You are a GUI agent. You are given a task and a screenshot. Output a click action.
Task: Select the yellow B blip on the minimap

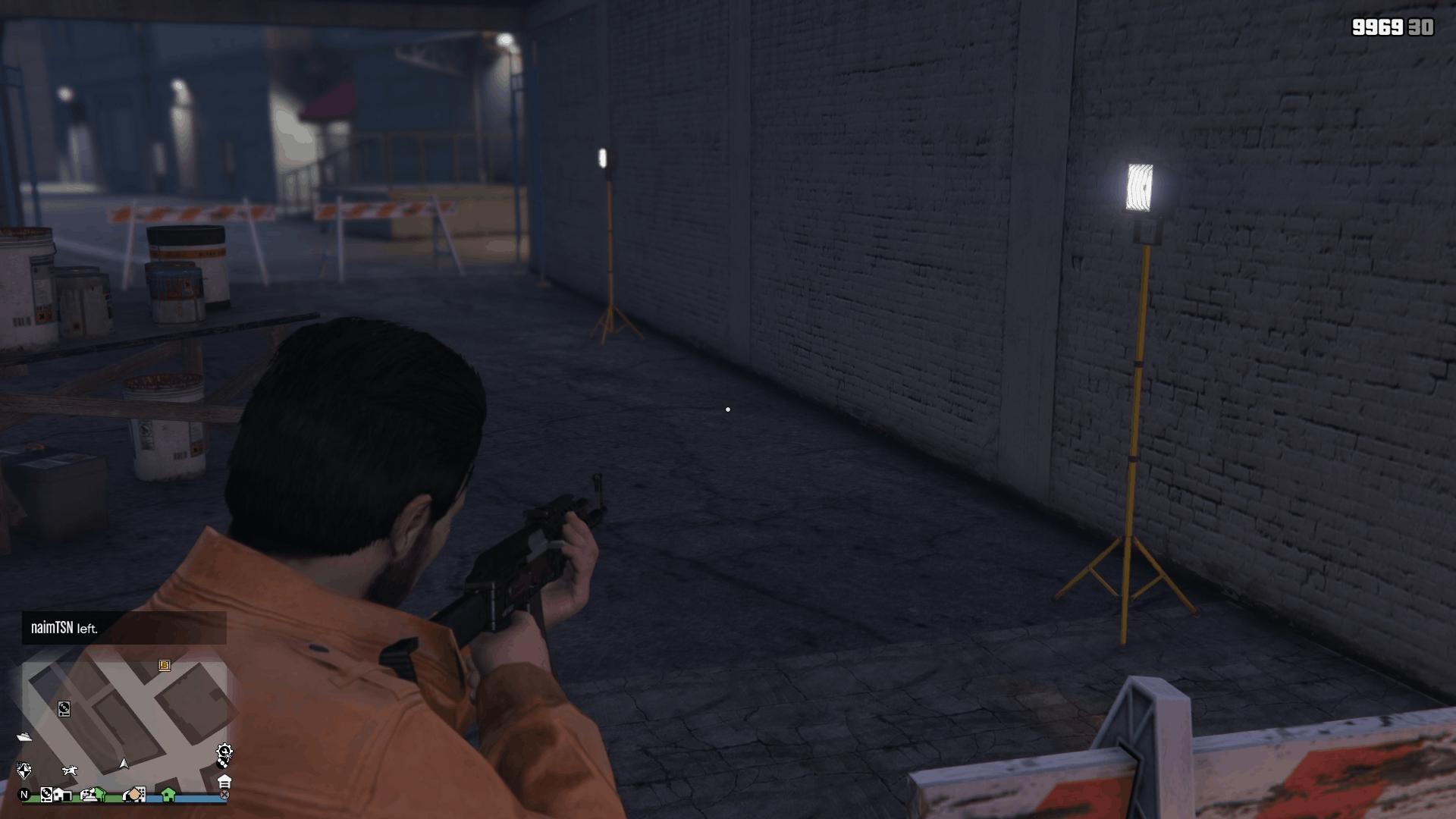click(x=165, y=666)
